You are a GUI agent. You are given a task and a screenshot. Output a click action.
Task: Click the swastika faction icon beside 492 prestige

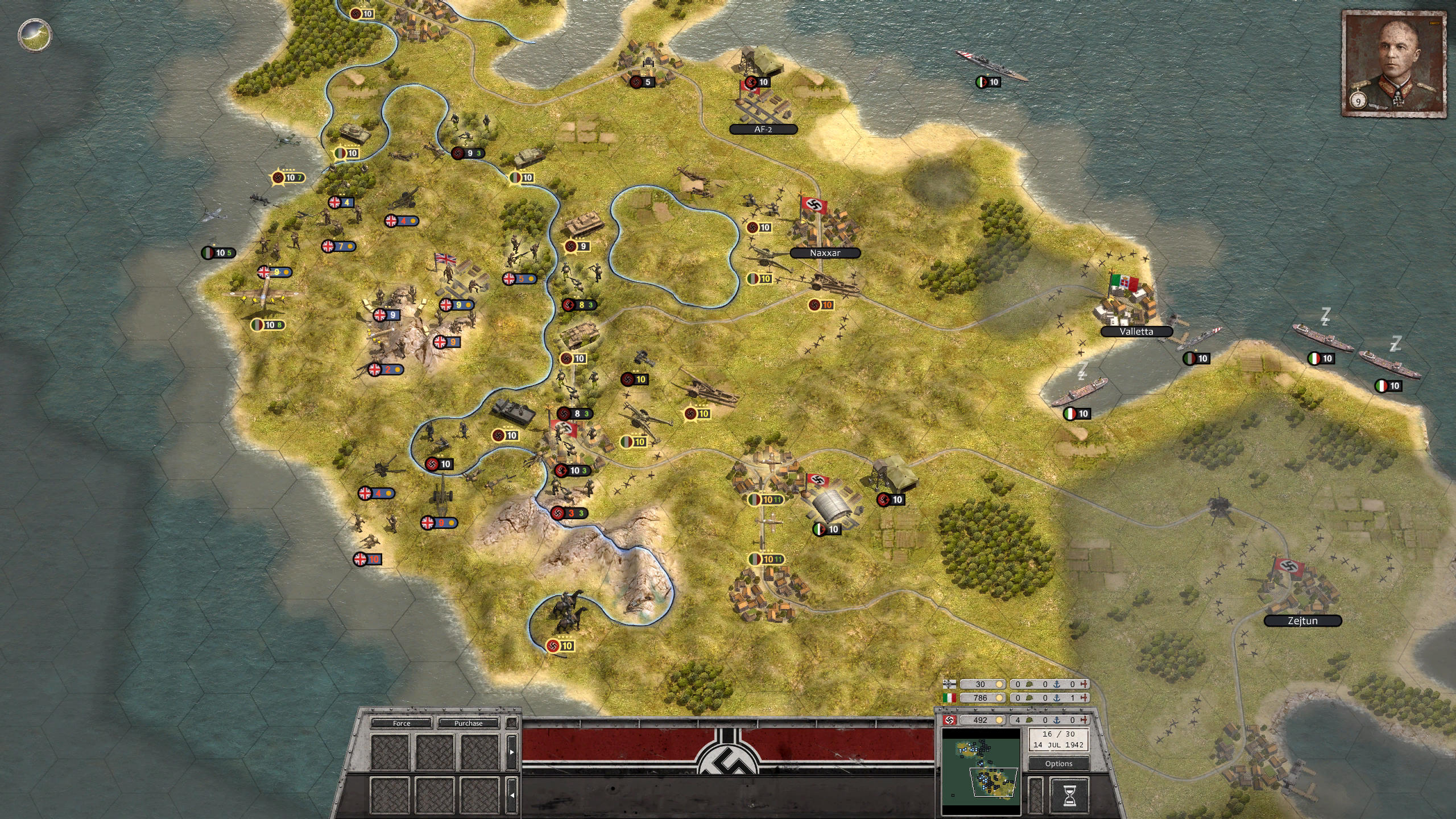click(x=949, y=720)
